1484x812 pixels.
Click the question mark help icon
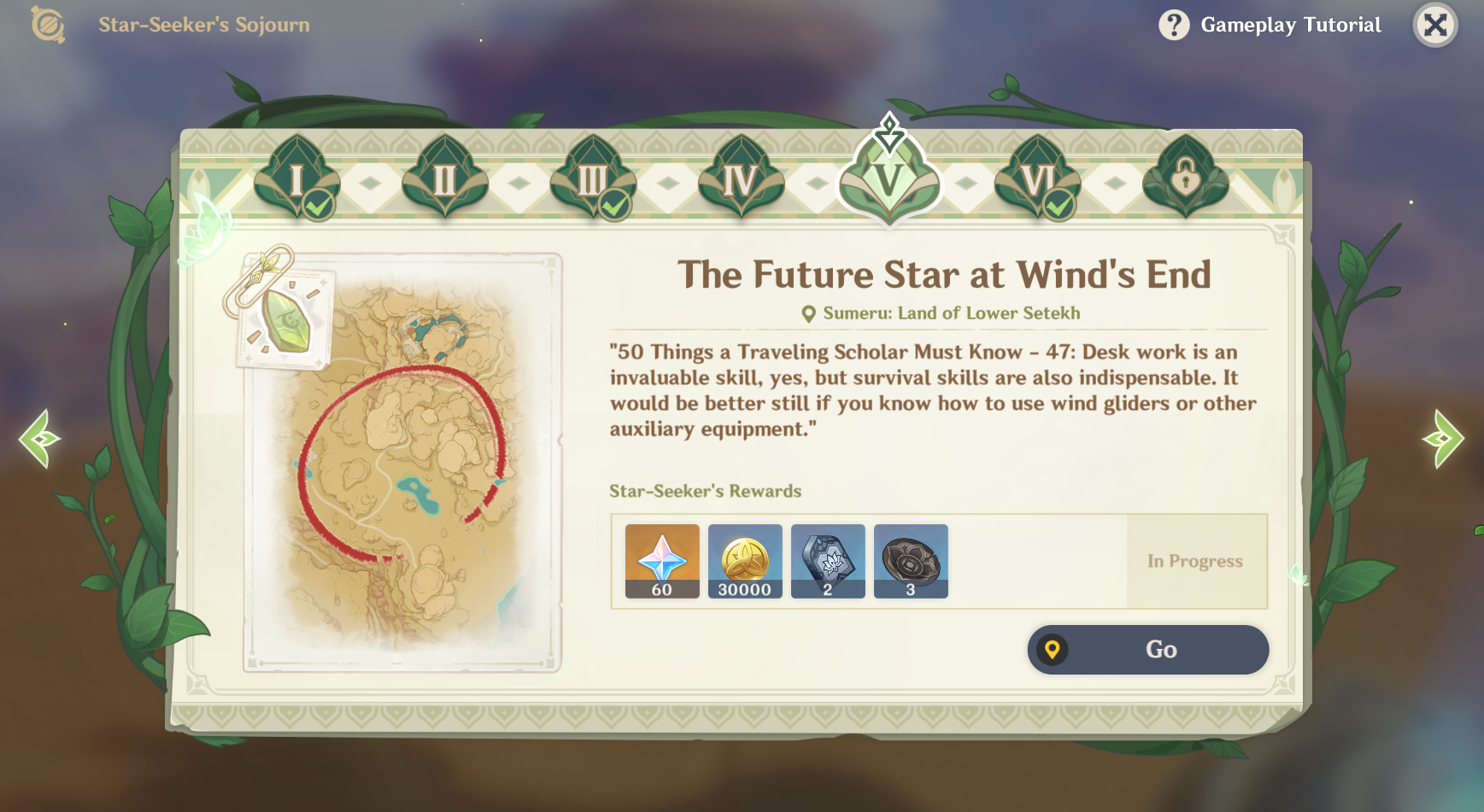pos(1174,25)
